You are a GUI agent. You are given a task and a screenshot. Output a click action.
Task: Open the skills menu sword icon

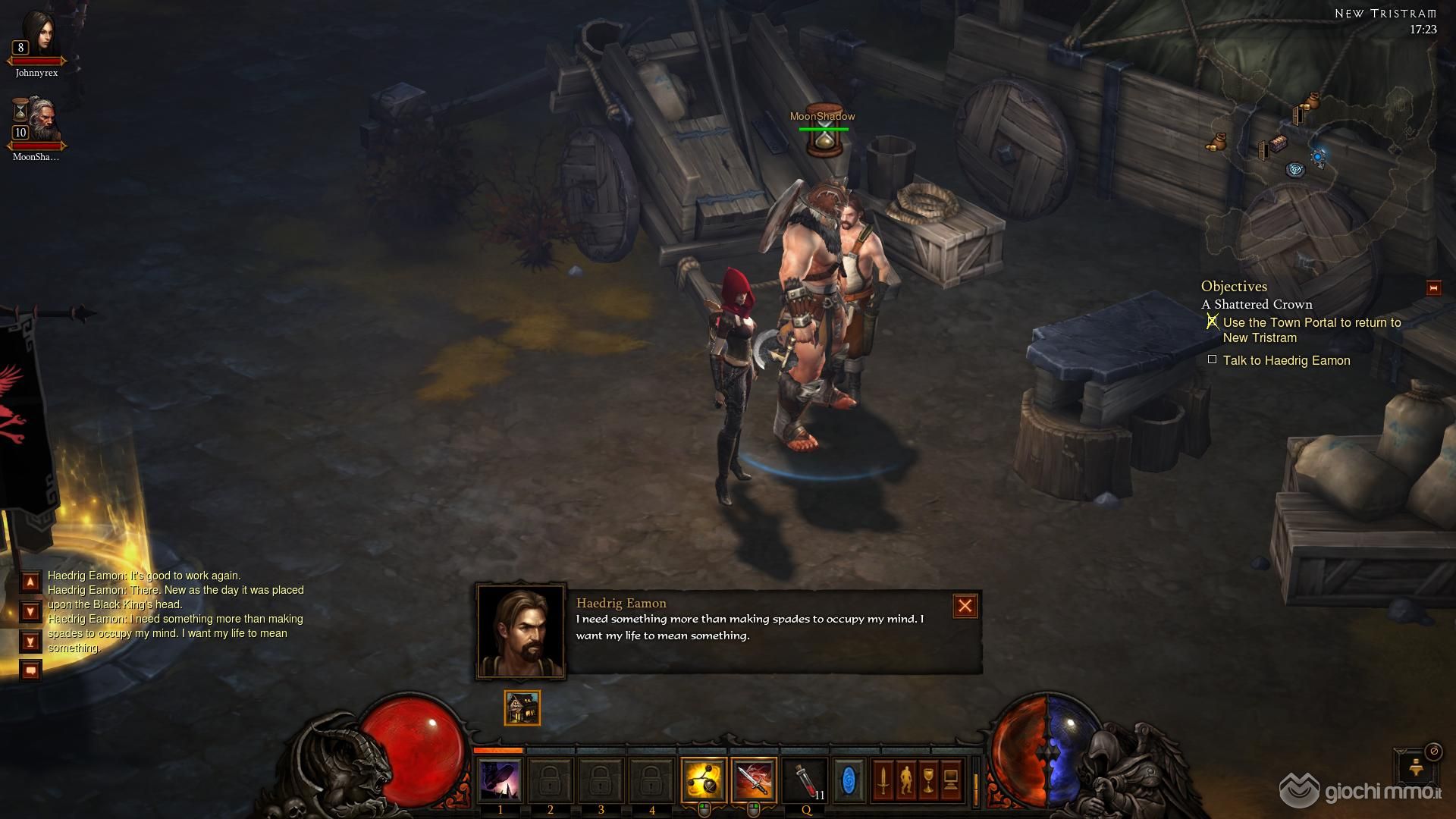(883, 780)
